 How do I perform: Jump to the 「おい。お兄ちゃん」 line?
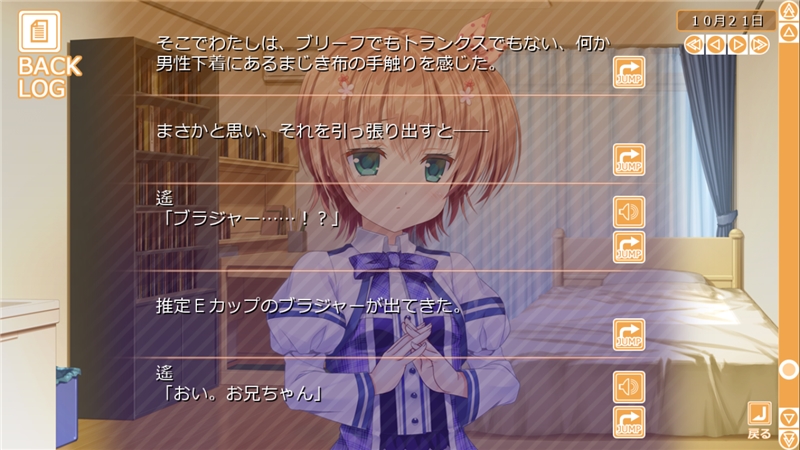[629, 421]
